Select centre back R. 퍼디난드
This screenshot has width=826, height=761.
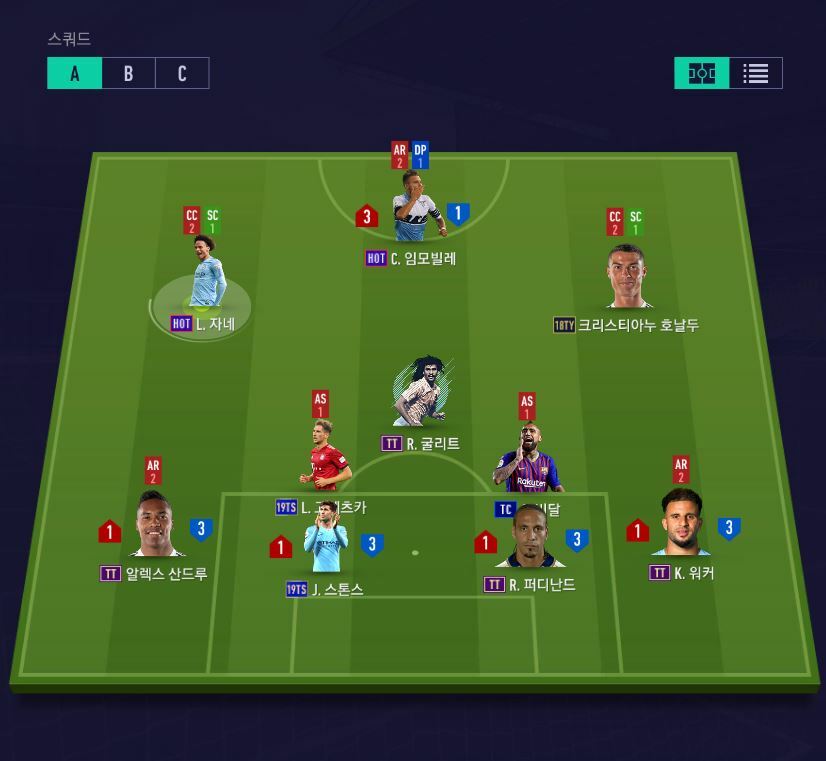tap(530, 538)
